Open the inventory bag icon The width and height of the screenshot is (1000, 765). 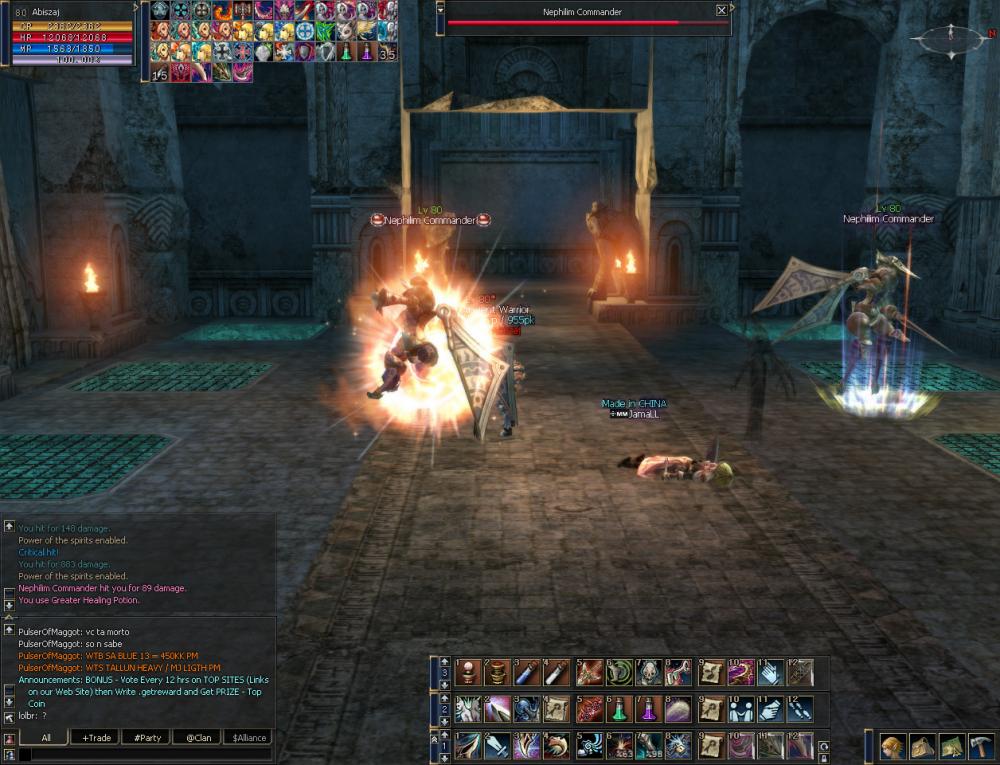click(x=921, y=746)
